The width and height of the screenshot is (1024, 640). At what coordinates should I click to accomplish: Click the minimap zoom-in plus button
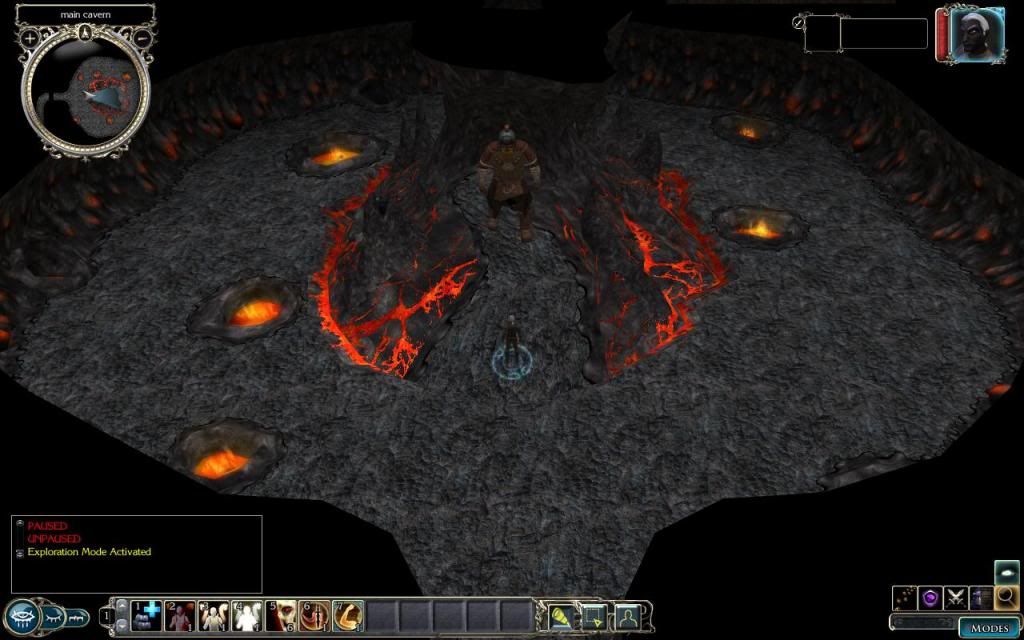coord(30,37)
